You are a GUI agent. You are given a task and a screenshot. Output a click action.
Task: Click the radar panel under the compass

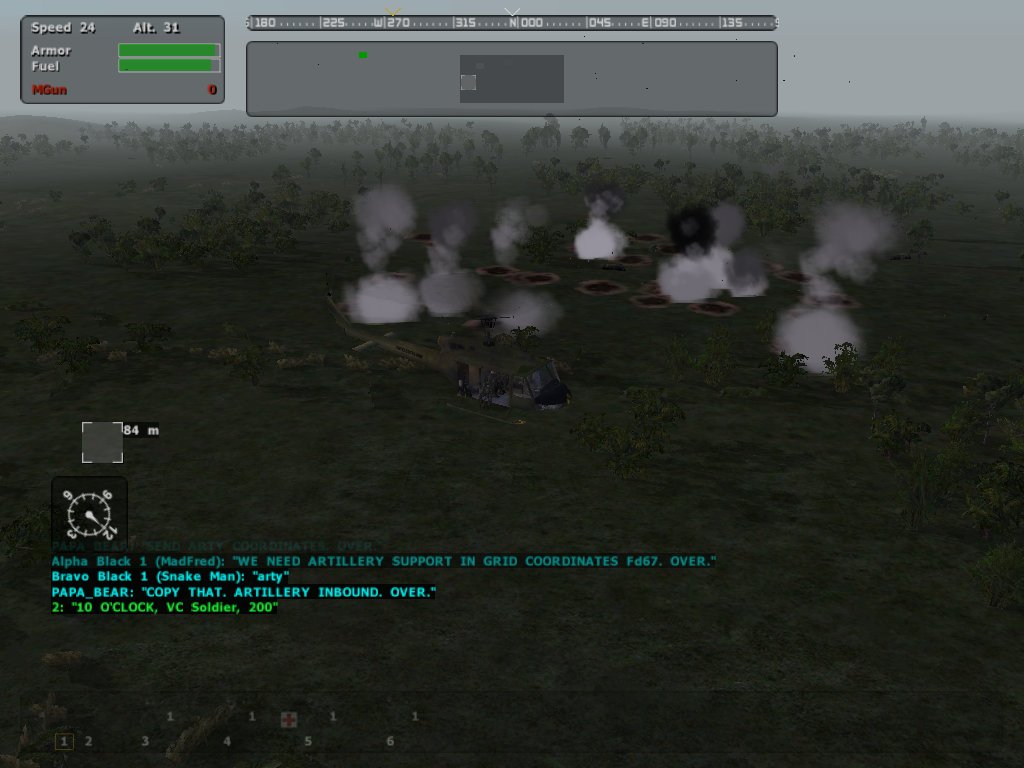pyautogui.click(x=511, y=79)
